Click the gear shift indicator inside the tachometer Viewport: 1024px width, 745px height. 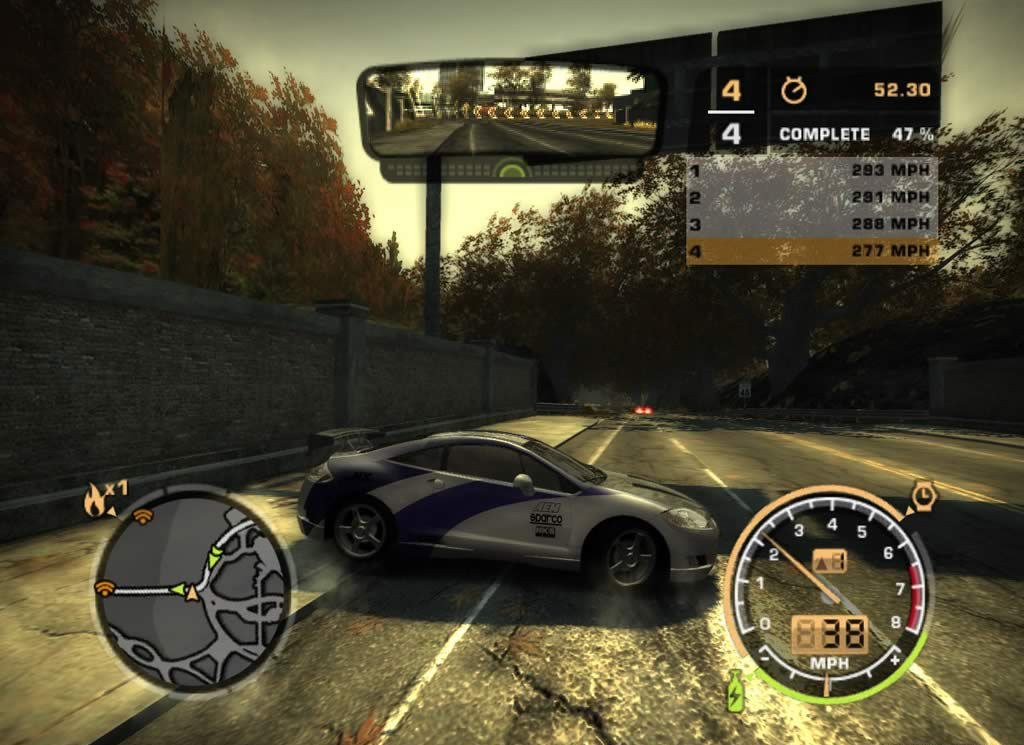coord(831,561)
